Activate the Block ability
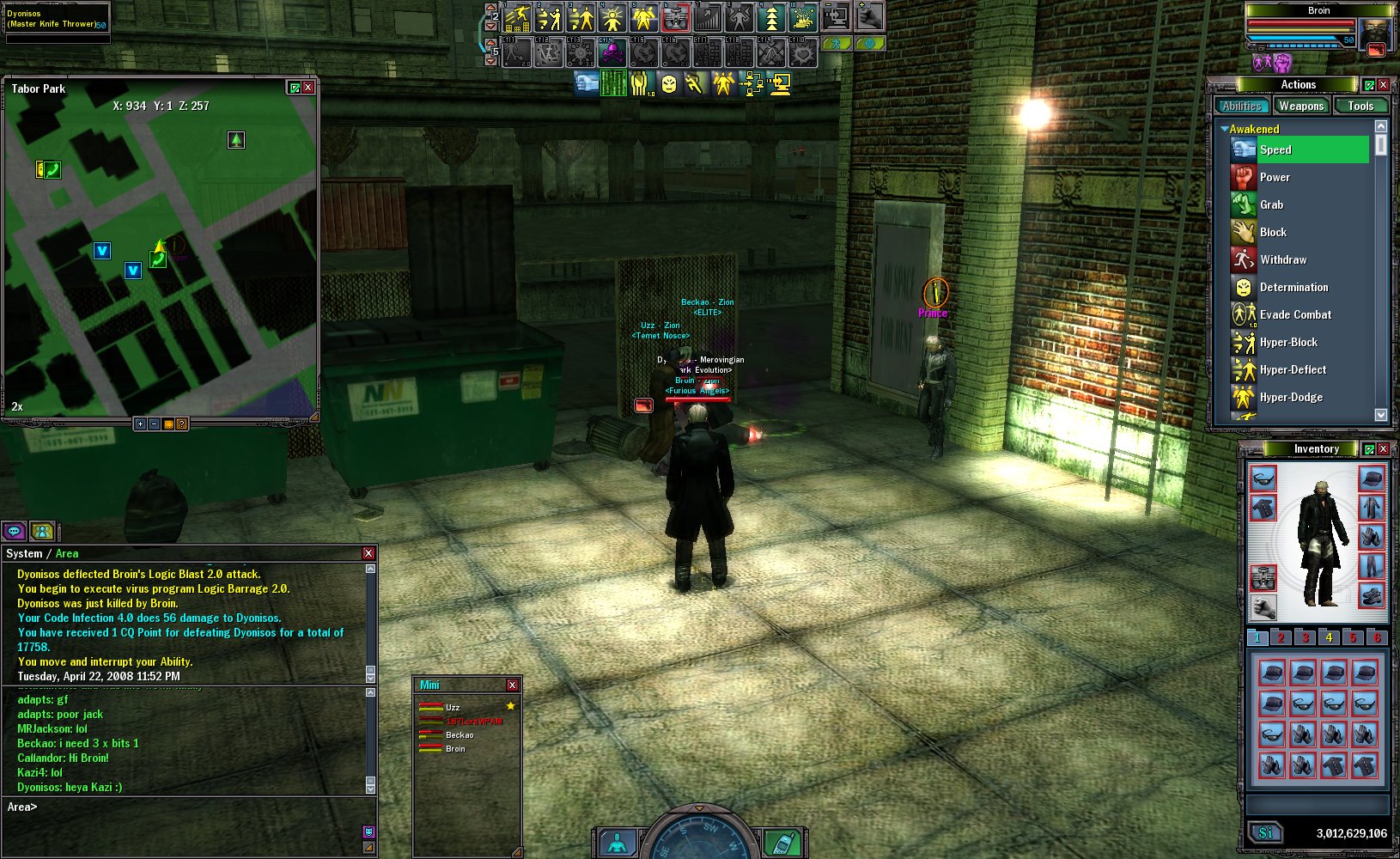 [1273, 232]
